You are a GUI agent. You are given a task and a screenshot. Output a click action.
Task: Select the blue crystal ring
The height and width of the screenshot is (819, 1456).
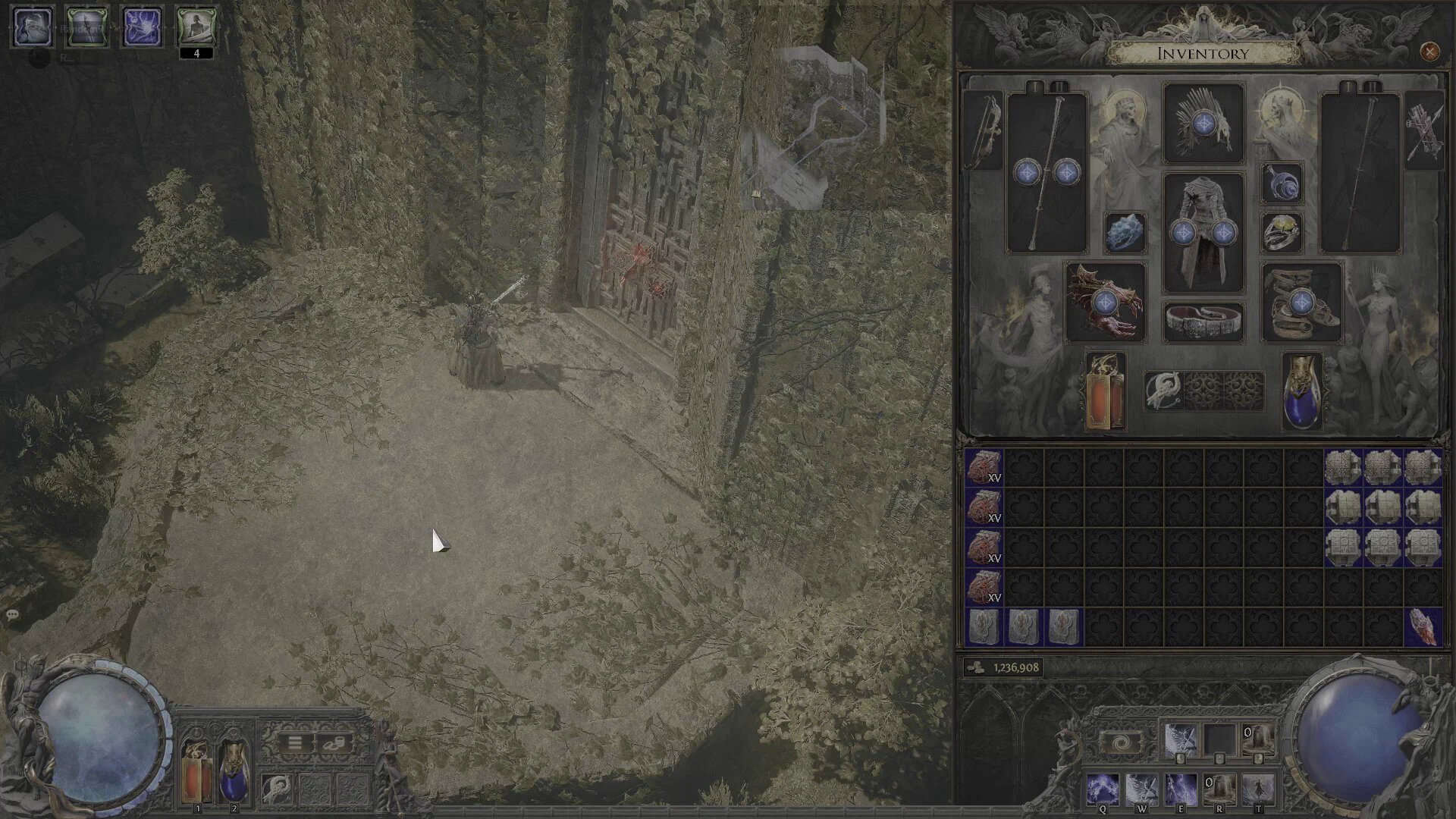pos(1125,232)
